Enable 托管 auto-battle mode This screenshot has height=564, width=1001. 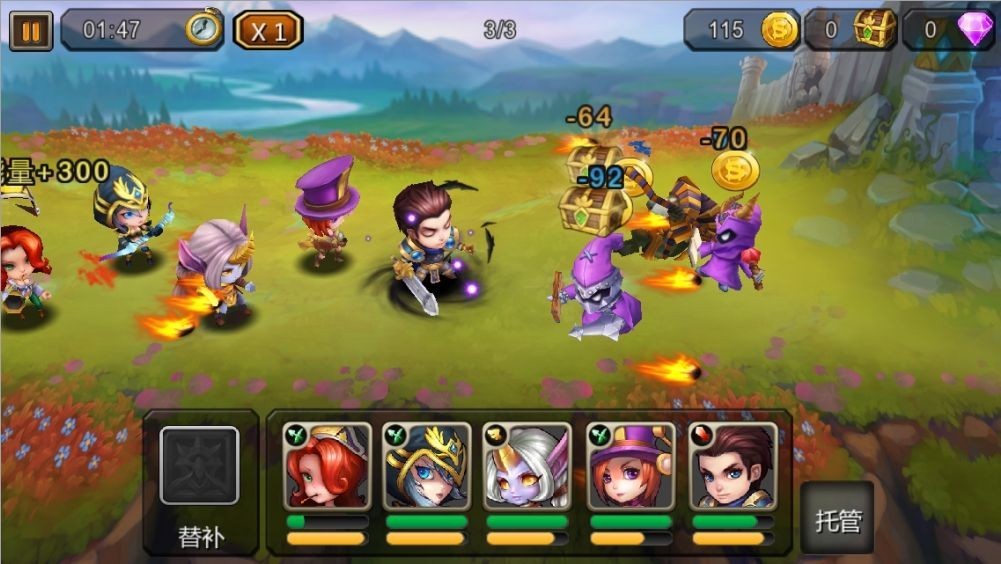tap(836, 519)
